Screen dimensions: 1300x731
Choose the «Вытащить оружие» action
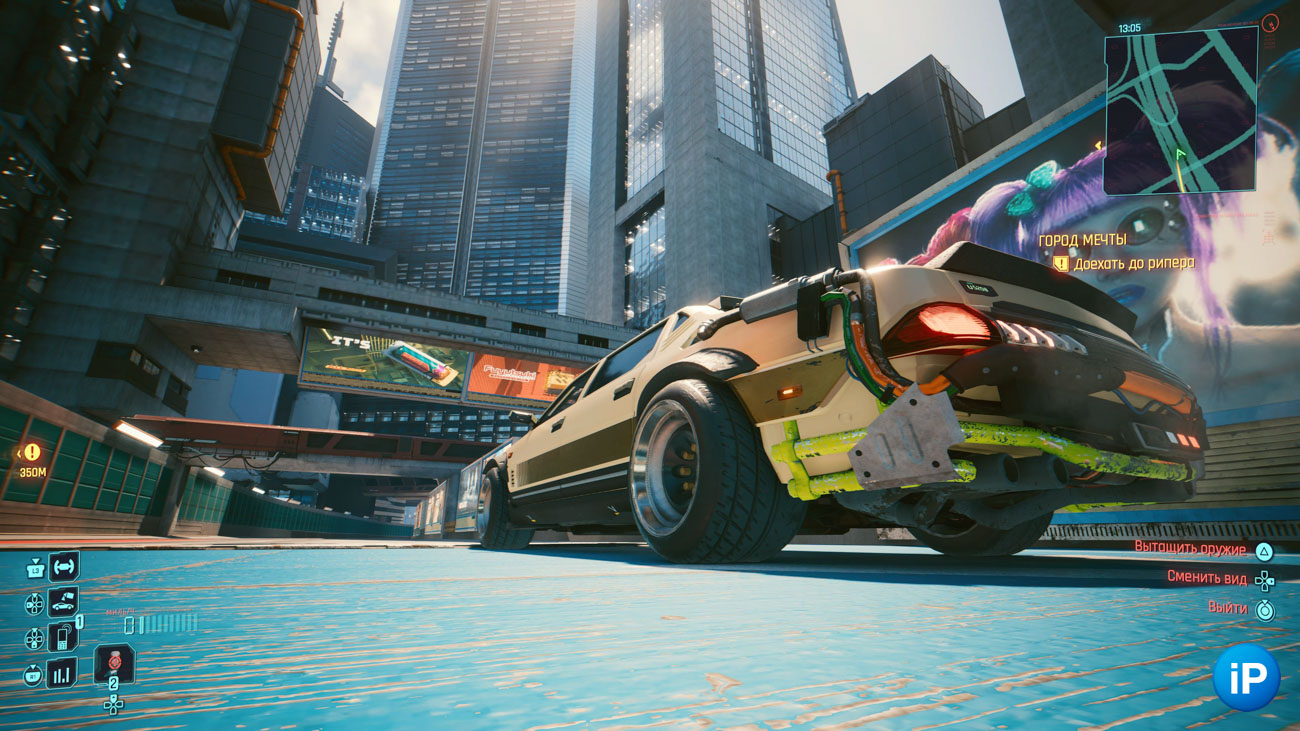point(1190,549)
